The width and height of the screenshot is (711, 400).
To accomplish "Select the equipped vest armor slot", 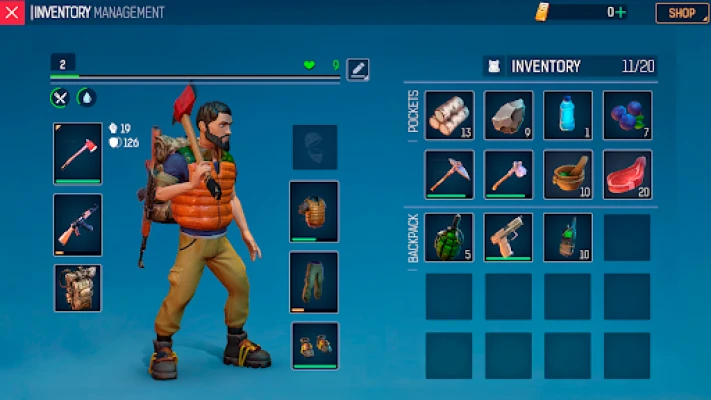I will tap(314, 211).
